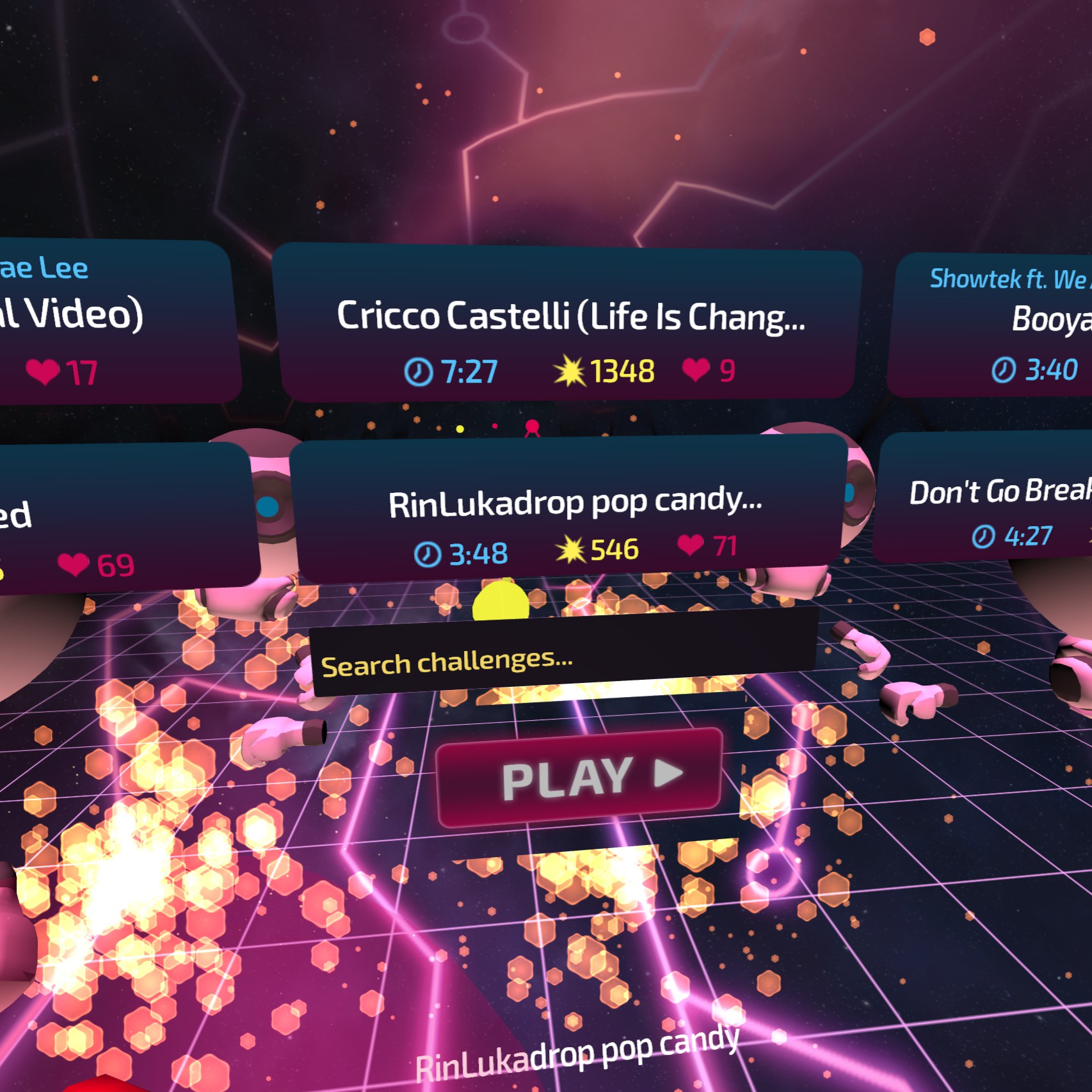Start the selected song with PLAY
Screen dimensions: 1092x1092
tap(579, 777)
